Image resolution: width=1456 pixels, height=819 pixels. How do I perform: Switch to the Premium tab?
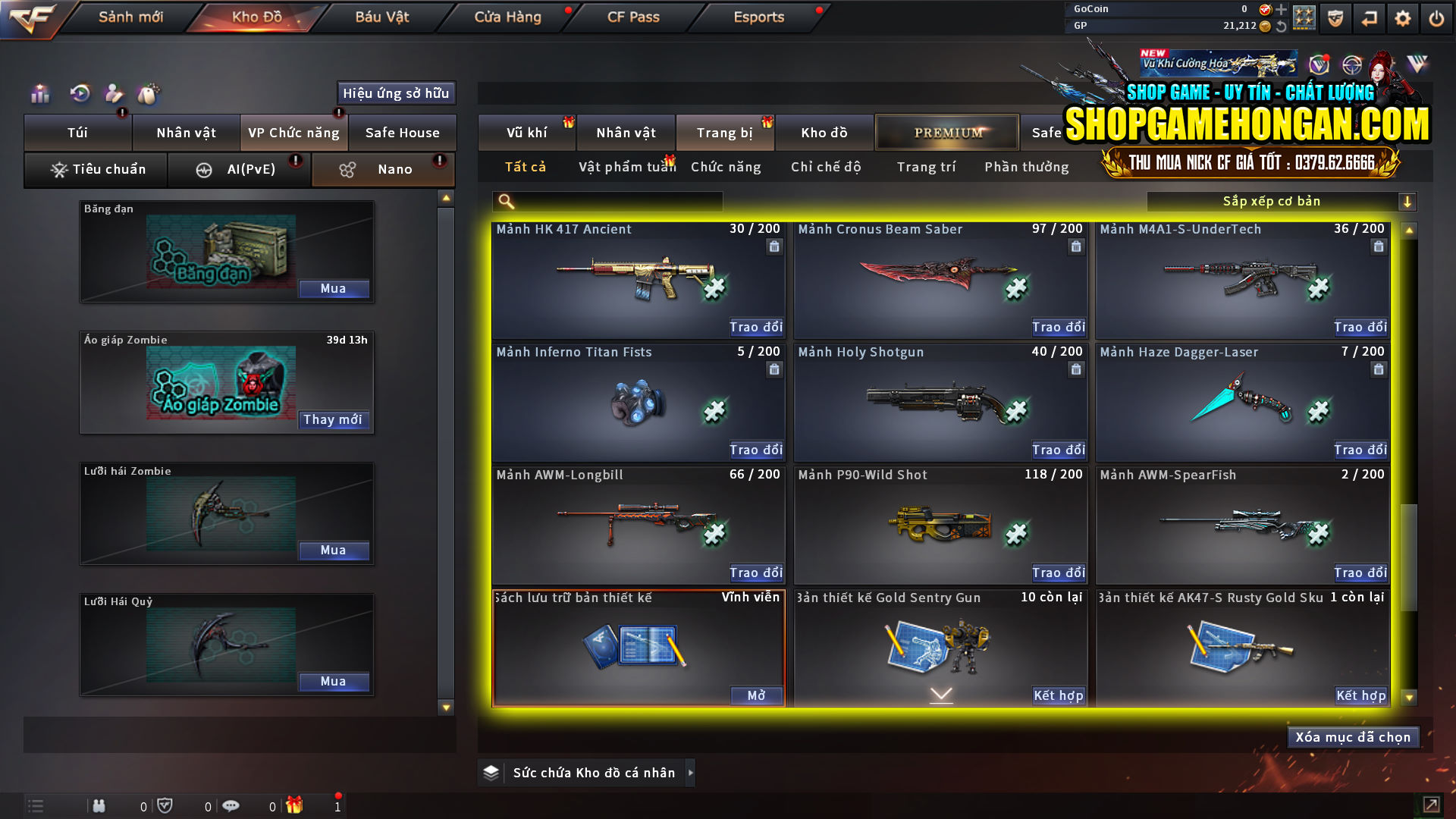pos(947,132)
